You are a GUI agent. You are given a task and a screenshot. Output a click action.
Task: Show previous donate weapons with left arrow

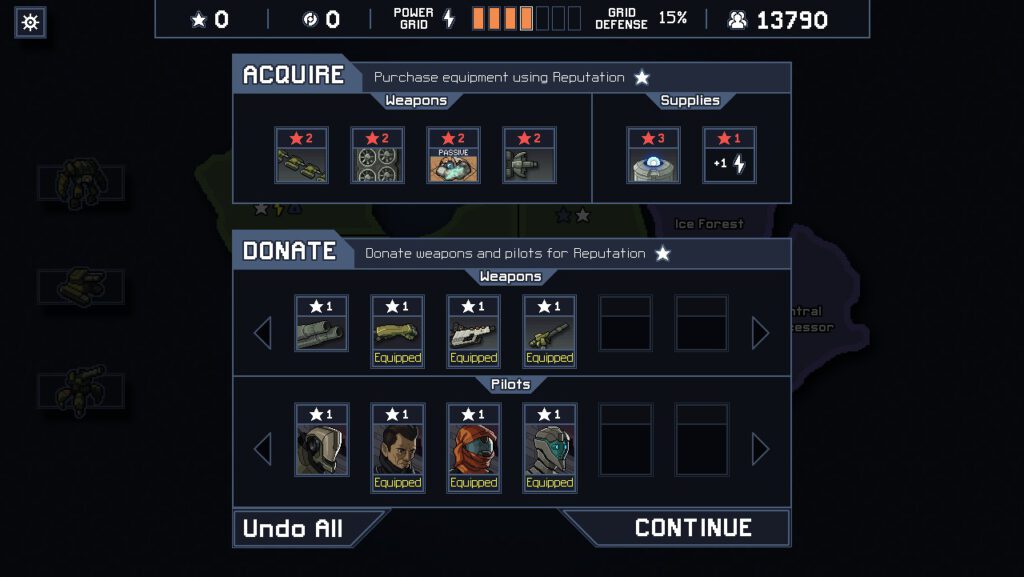(x=263, y=332)
